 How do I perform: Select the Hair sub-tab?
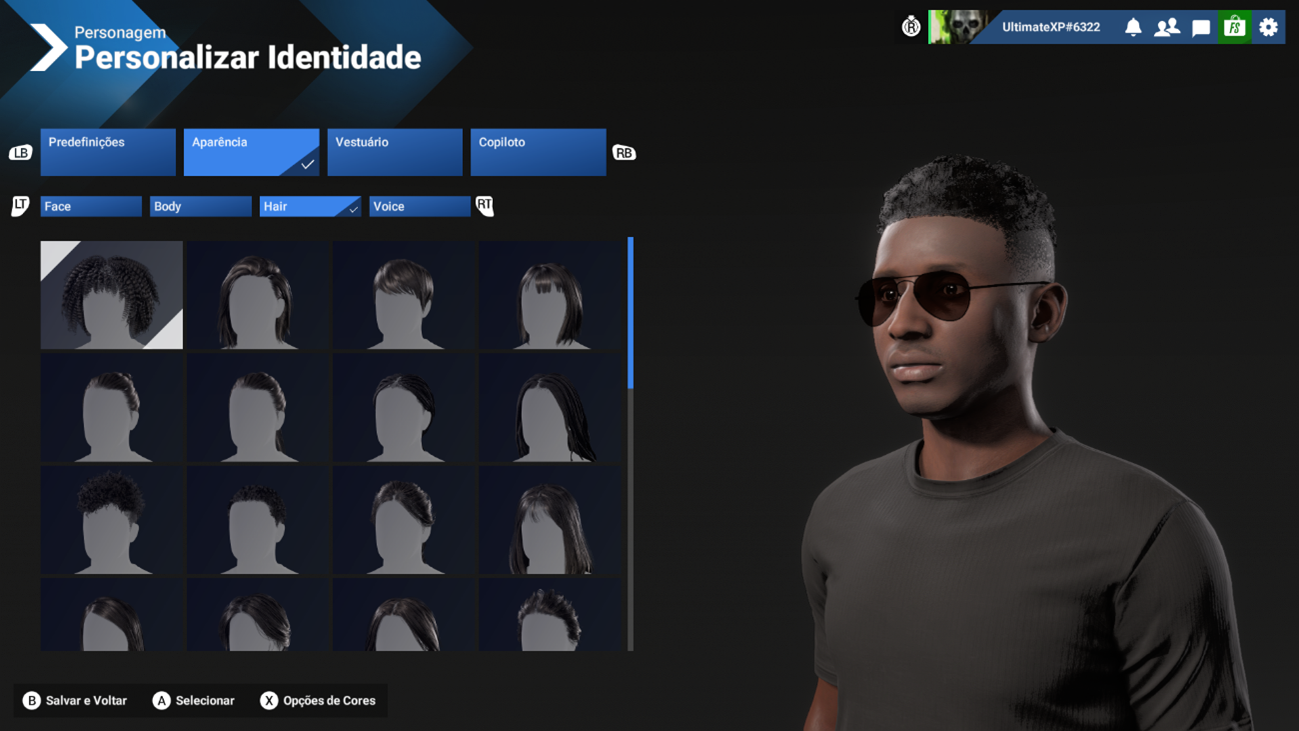coord(310,206)
